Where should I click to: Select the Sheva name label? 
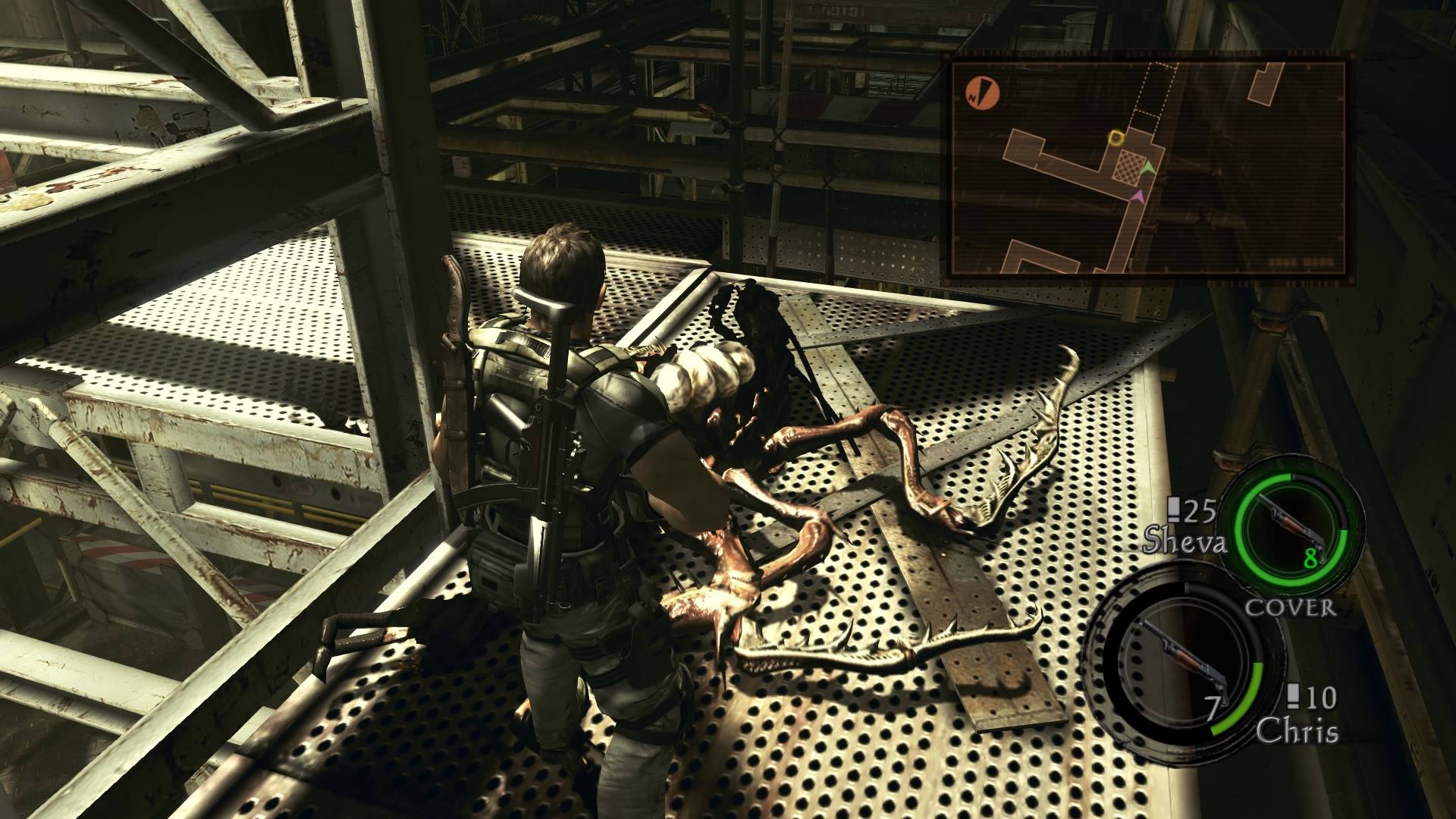click(x=1186, y=539)
